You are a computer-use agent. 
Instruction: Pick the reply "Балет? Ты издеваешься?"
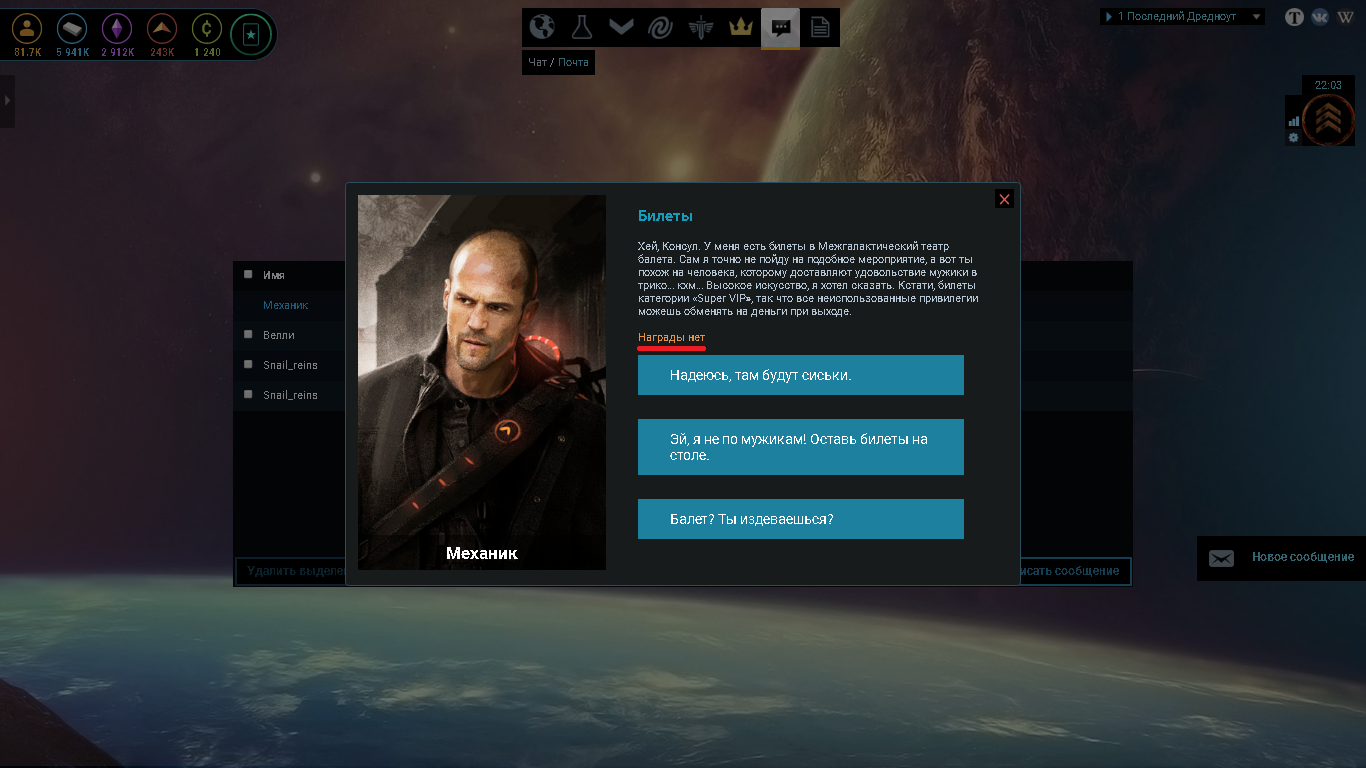(800, 519)
